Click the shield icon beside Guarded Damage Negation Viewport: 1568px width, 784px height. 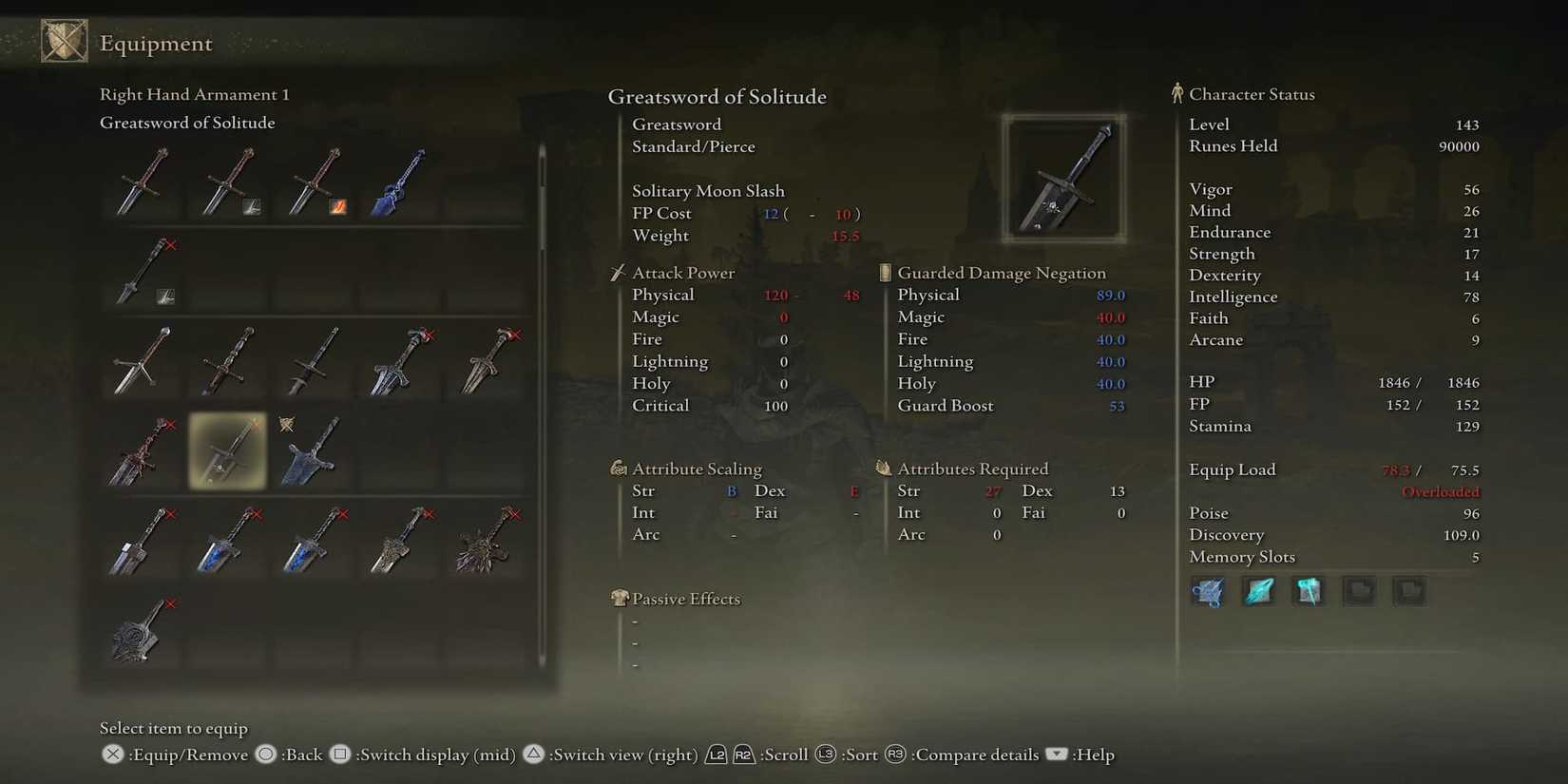[x=883, y=272]
